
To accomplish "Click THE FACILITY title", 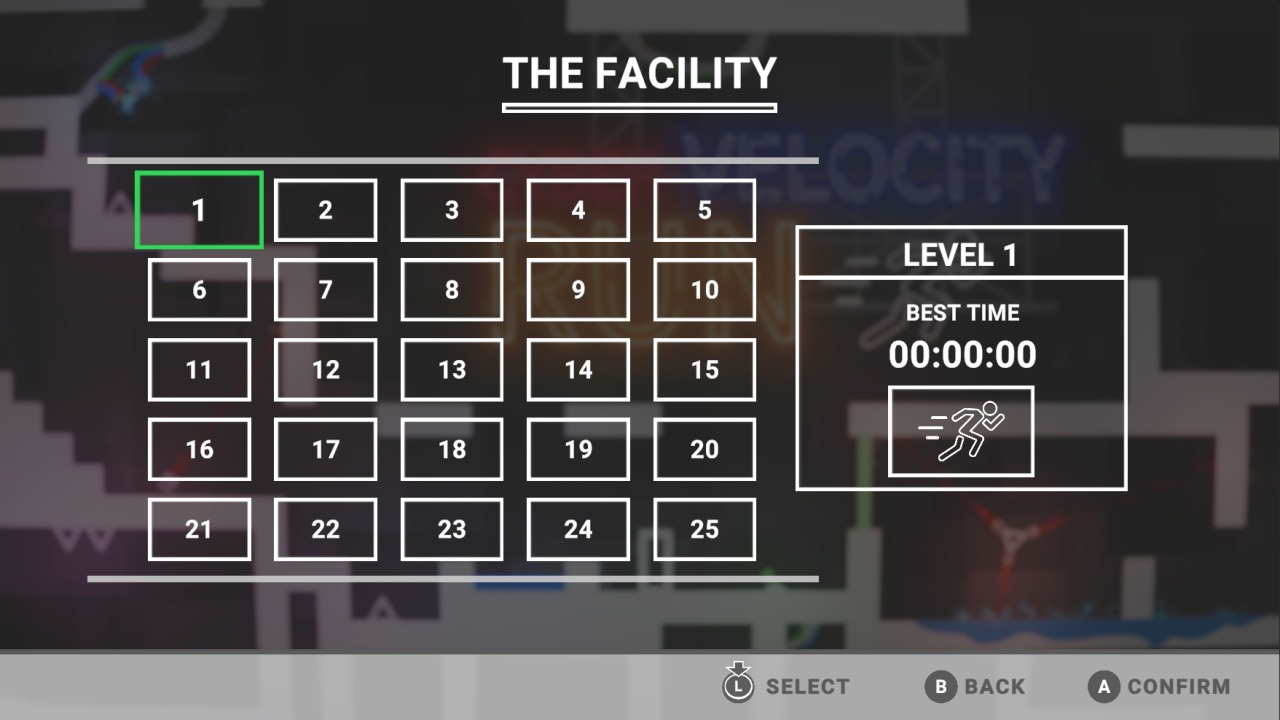I will (x=639, y=73).
